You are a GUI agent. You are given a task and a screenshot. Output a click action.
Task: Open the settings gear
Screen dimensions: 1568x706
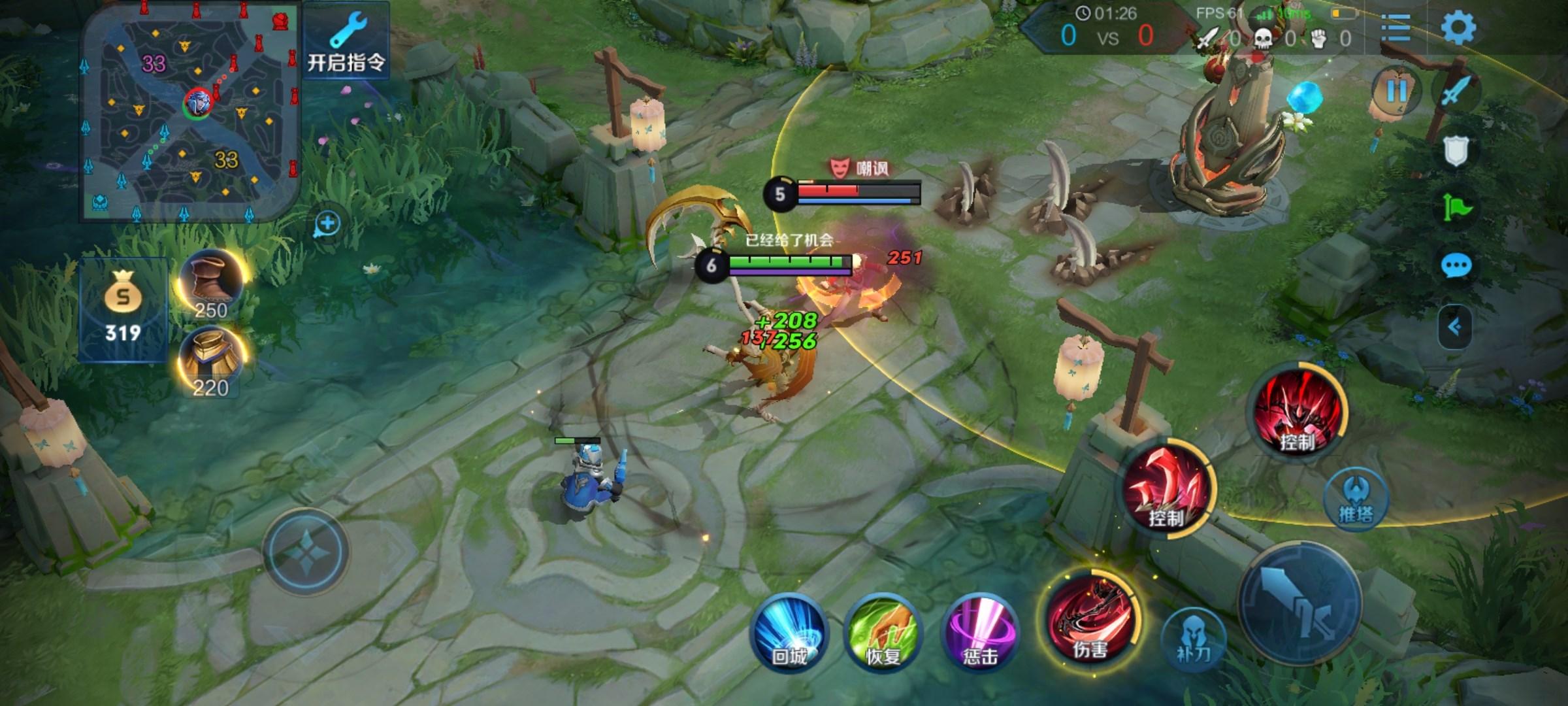tap(1458, 29)
